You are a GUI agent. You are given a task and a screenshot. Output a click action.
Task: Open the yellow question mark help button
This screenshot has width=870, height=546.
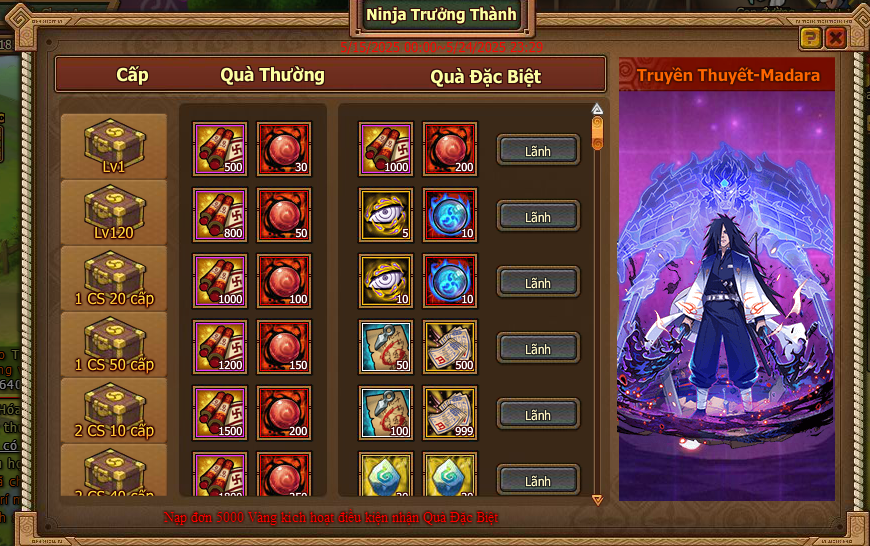coord(811,38)
